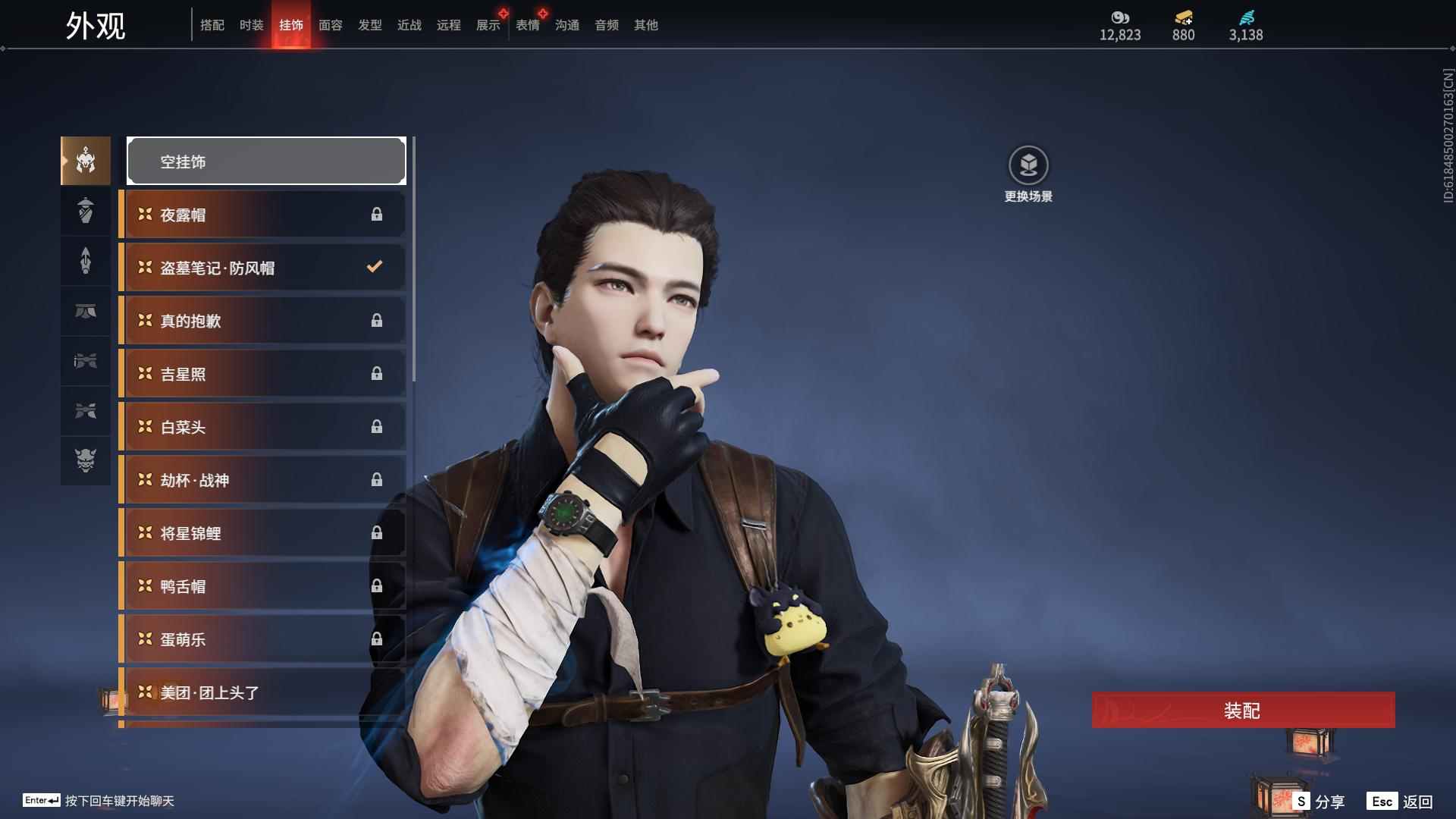The width and height of the screenshot is (1456, 819).
Task: Open the chat input prompt
Action: pyautogui.click(x=99, y=801)
